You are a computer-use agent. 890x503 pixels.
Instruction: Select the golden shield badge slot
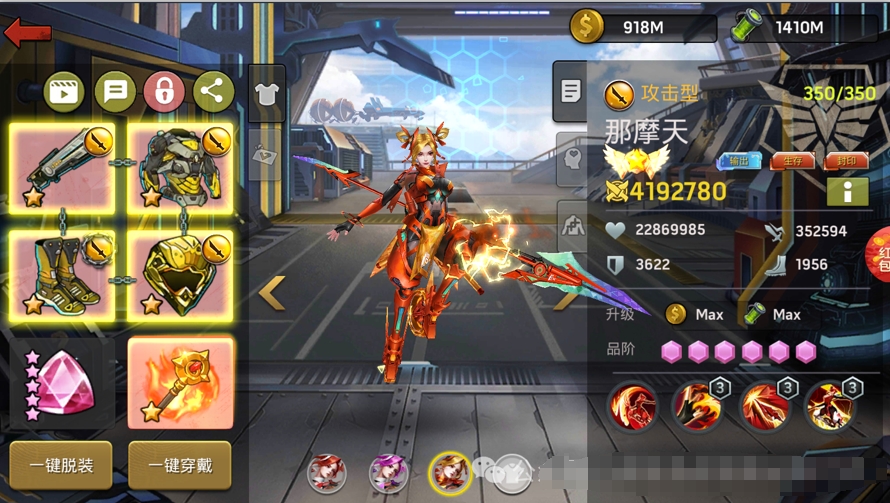[x=180, y=275]
